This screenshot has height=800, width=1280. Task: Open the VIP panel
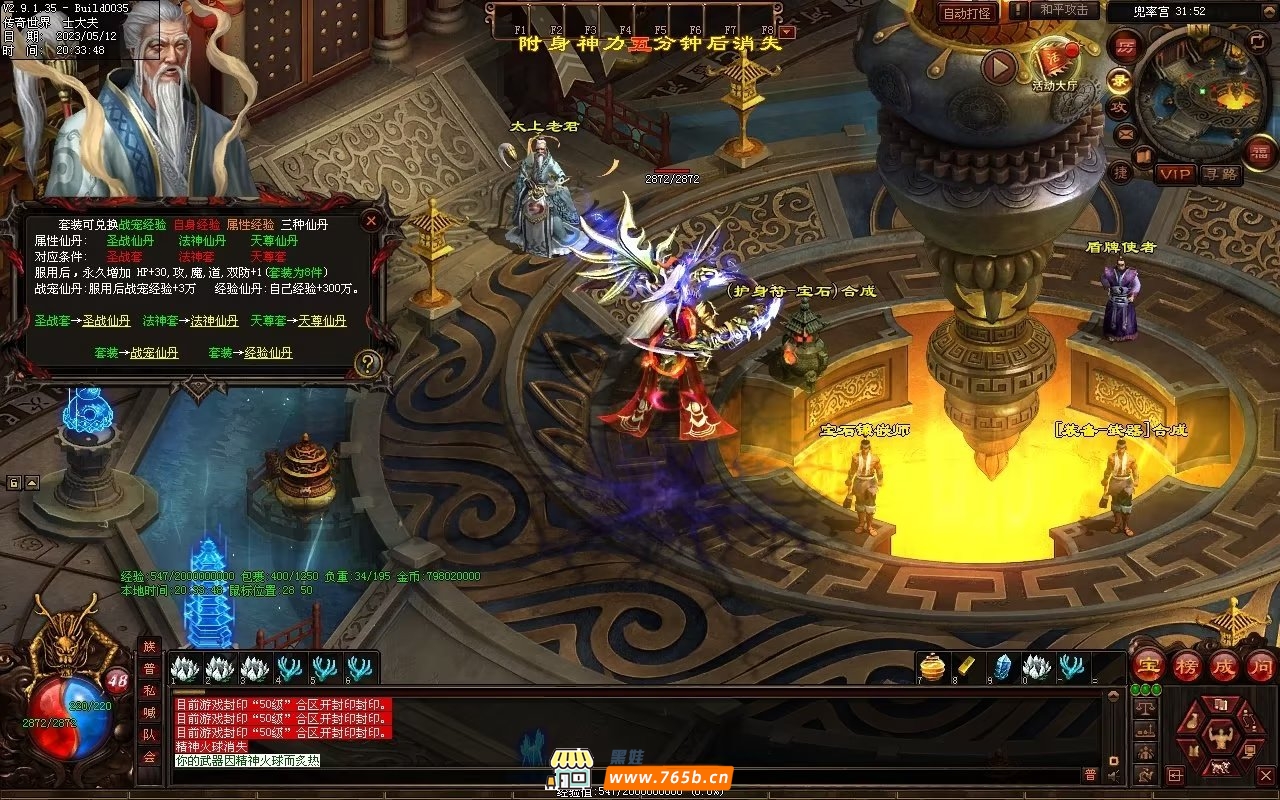[1176, 174]
